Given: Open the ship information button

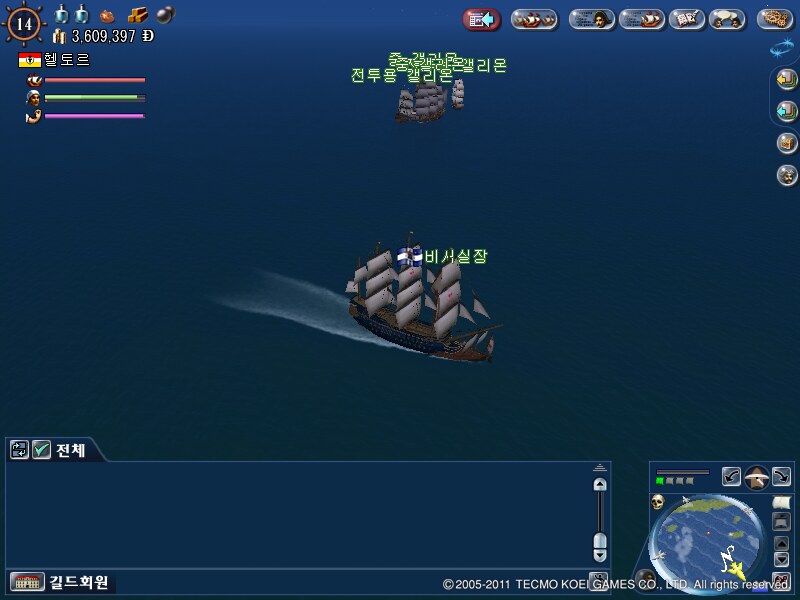Looking at the screenshot, I should (641, 19).
